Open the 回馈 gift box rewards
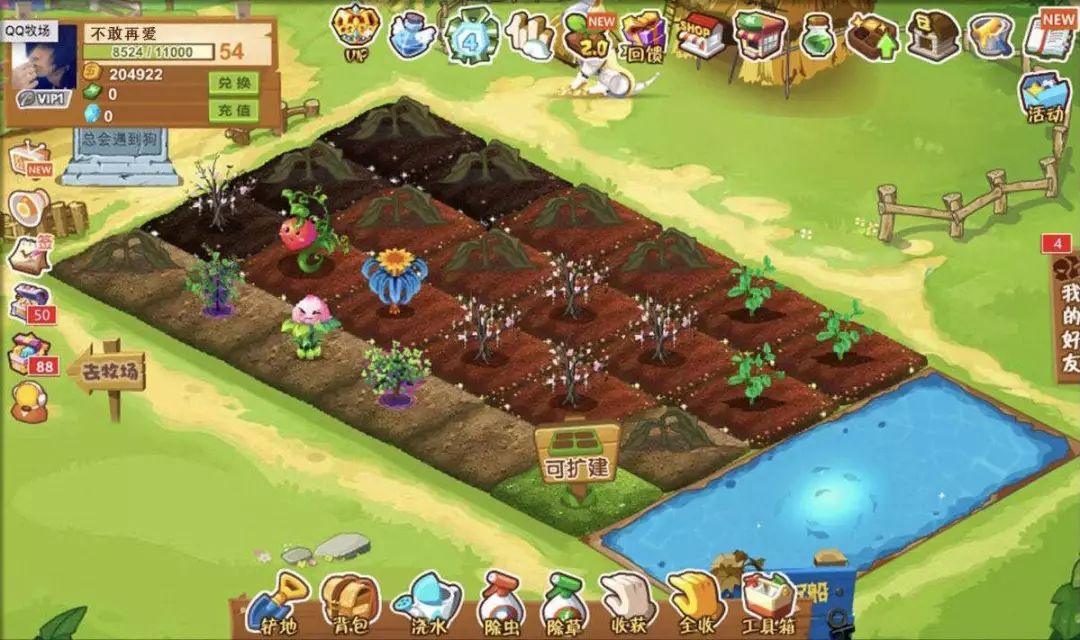The image size is (1080, 640). click(645, 36)
